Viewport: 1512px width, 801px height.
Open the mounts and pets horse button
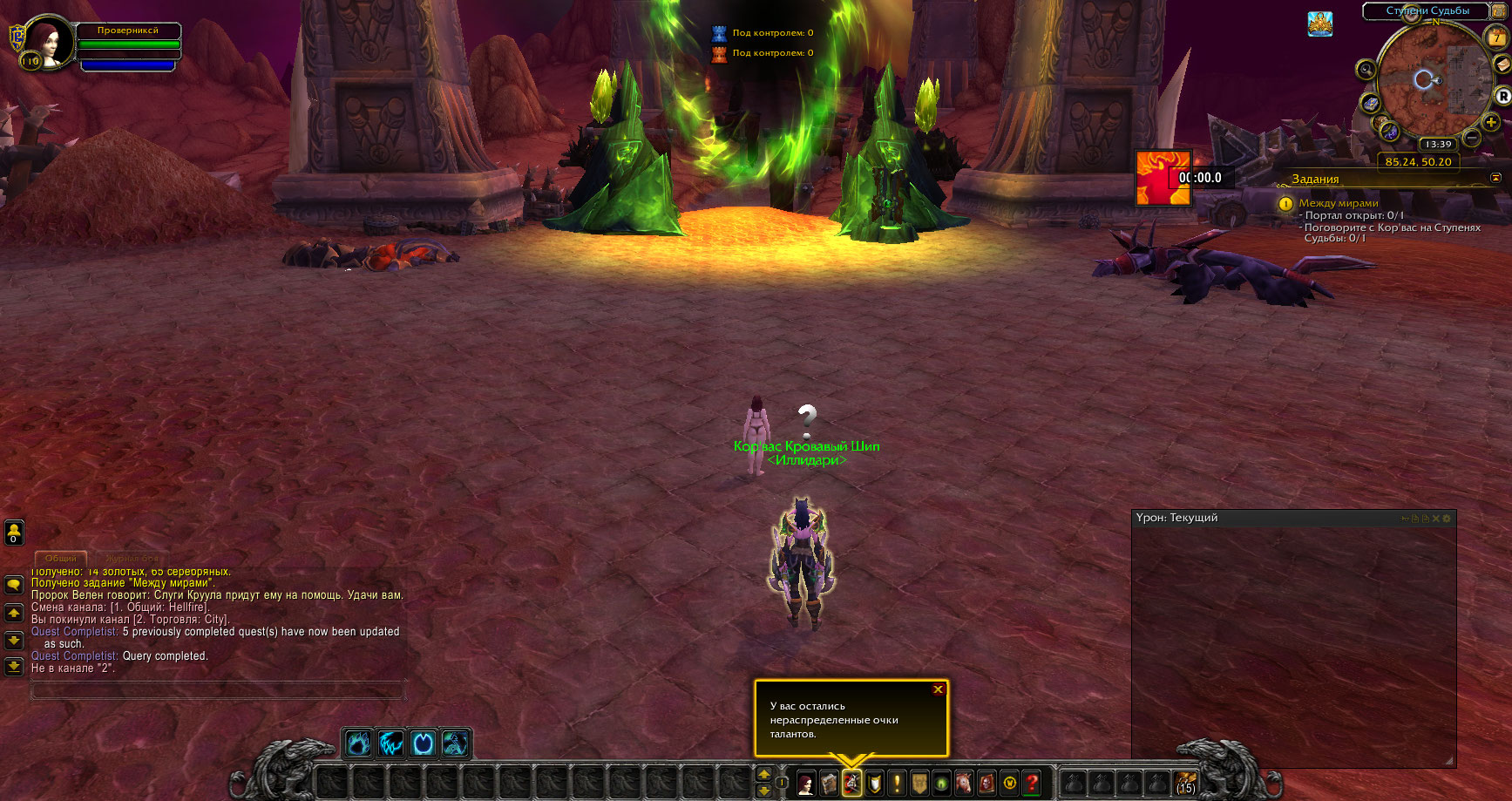(x=965, y=783)
